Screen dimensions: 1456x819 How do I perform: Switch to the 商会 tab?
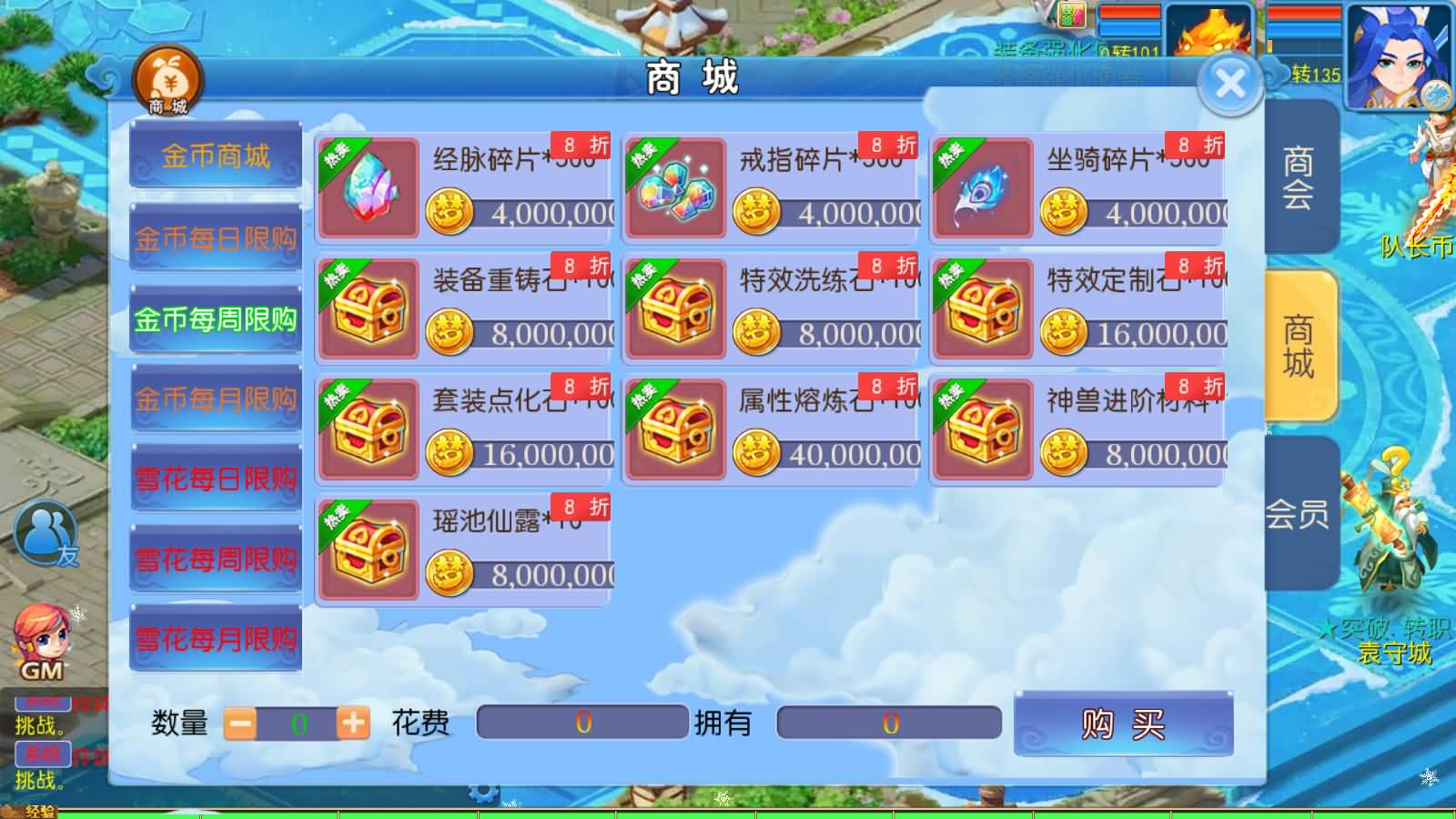(1299, 179)
